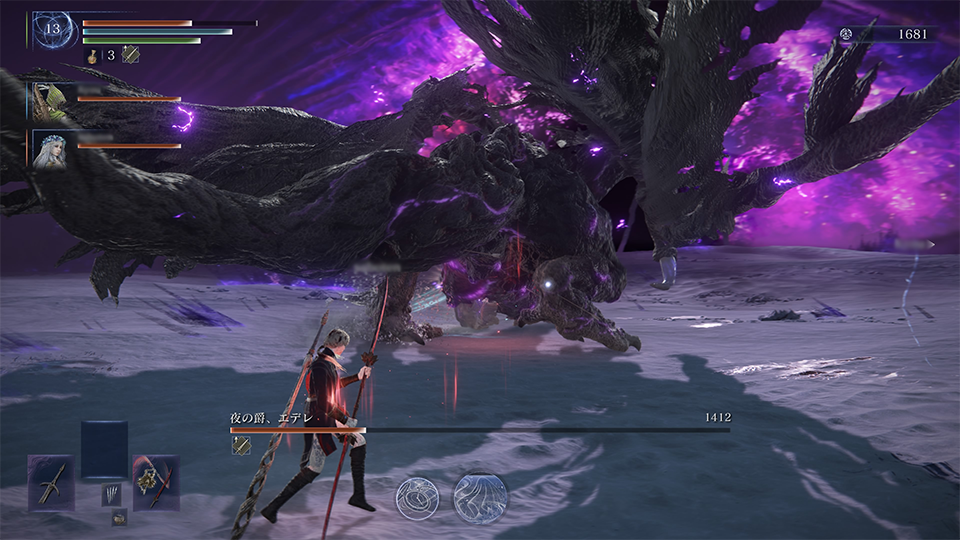Choose the left-hand halberd weapon slot

[51, 482]
